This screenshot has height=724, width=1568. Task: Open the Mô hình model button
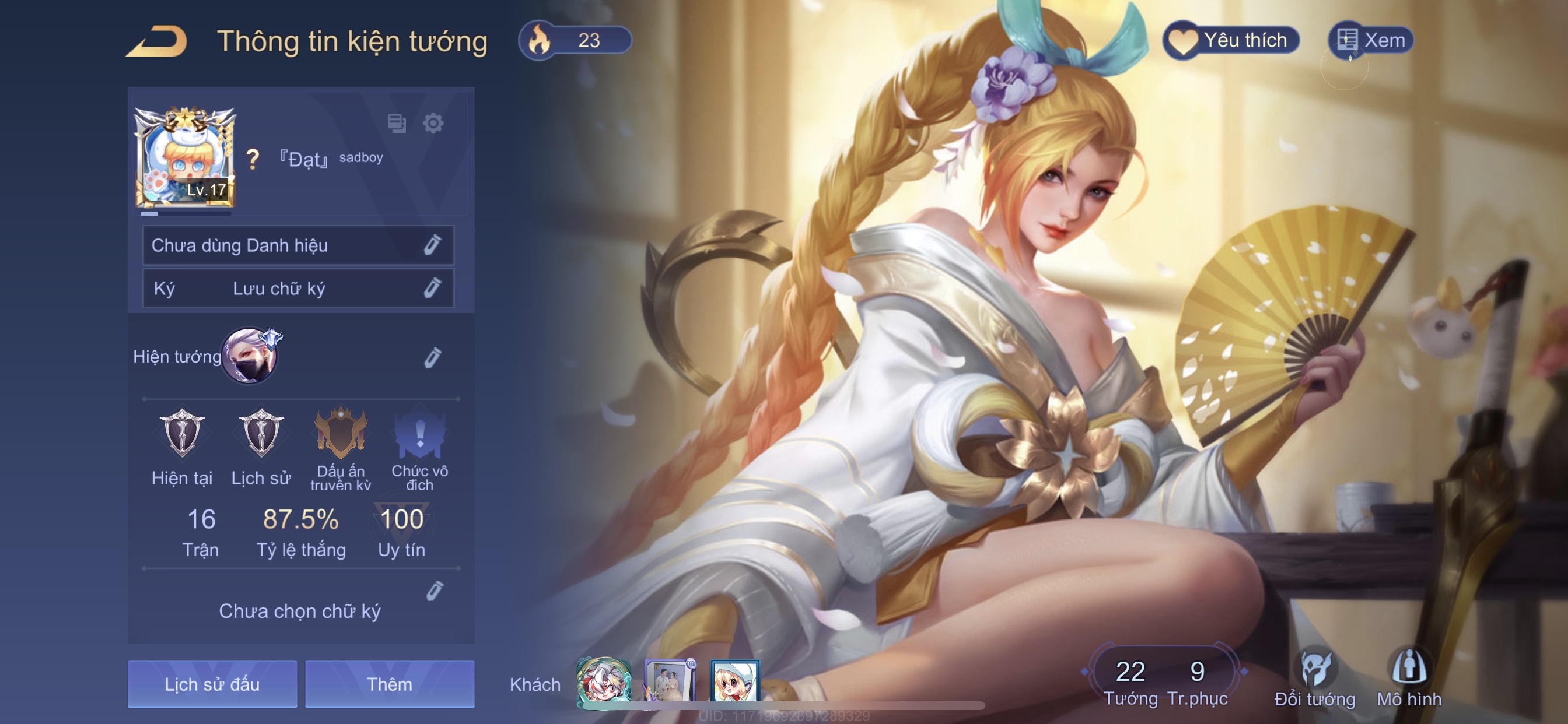1409,678
